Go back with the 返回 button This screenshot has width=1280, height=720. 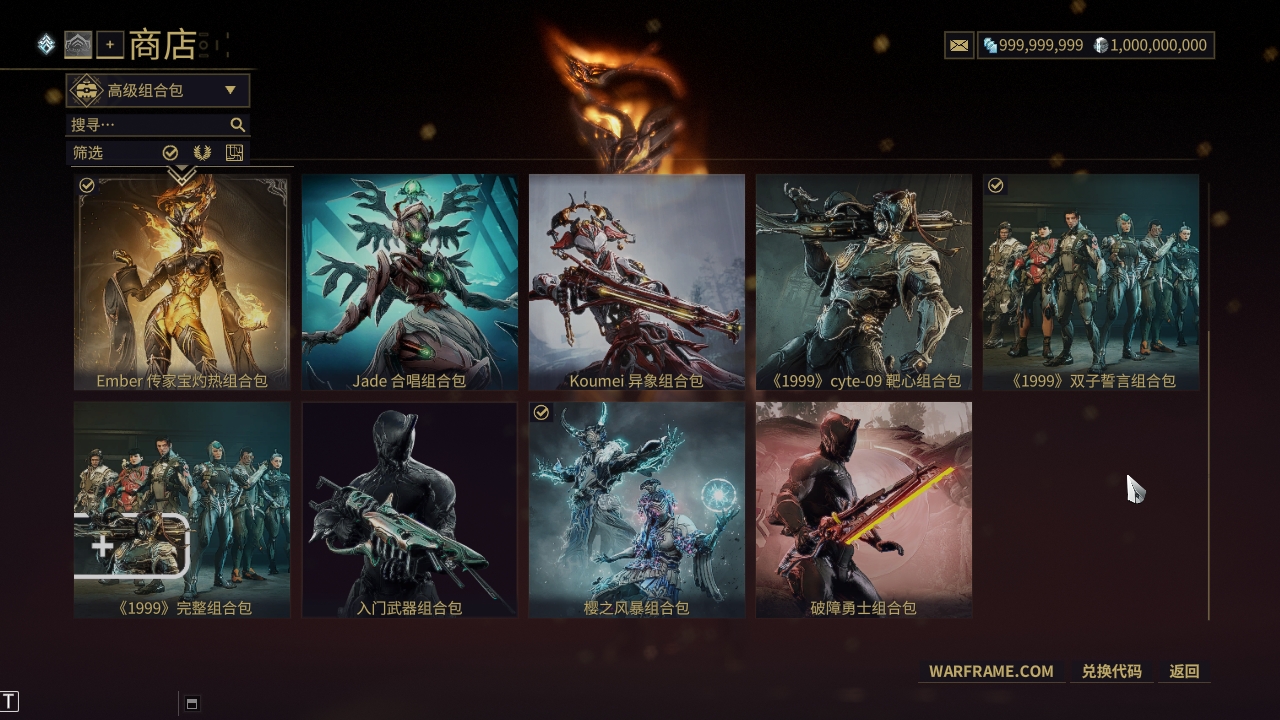point(1184,671)
